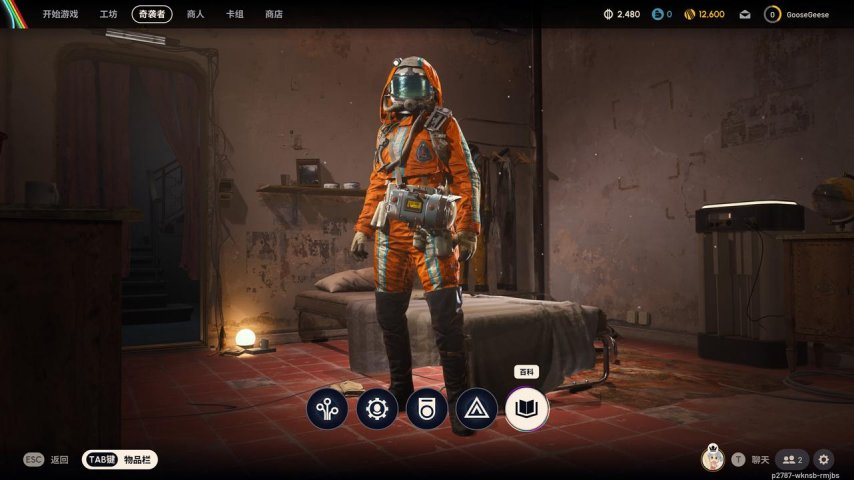854x480 pixels.
Task: Open the 开始游戏 (Start Game) tab
Action: (60, 14)
